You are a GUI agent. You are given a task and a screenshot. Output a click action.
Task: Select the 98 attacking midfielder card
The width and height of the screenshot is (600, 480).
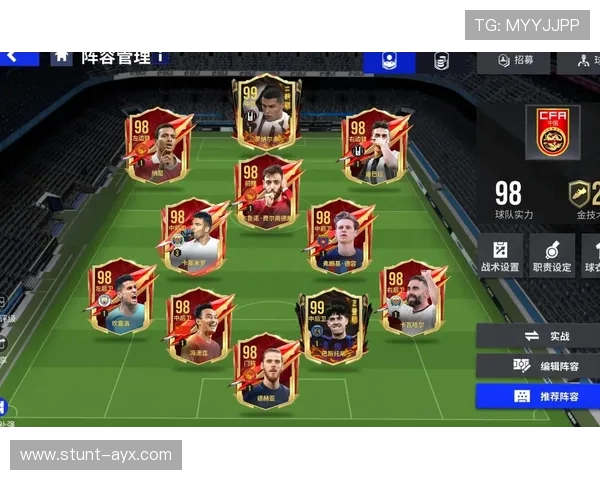pyautogui.click(x=267, y=191)
